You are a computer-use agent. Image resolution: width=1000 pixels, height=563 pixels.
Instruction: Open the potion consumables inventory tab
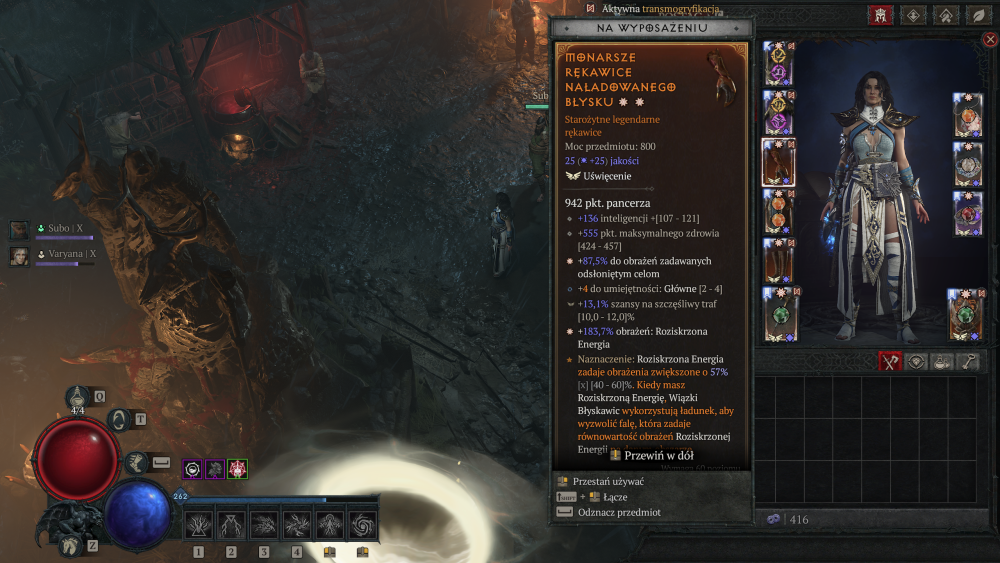tap(943, 362)
